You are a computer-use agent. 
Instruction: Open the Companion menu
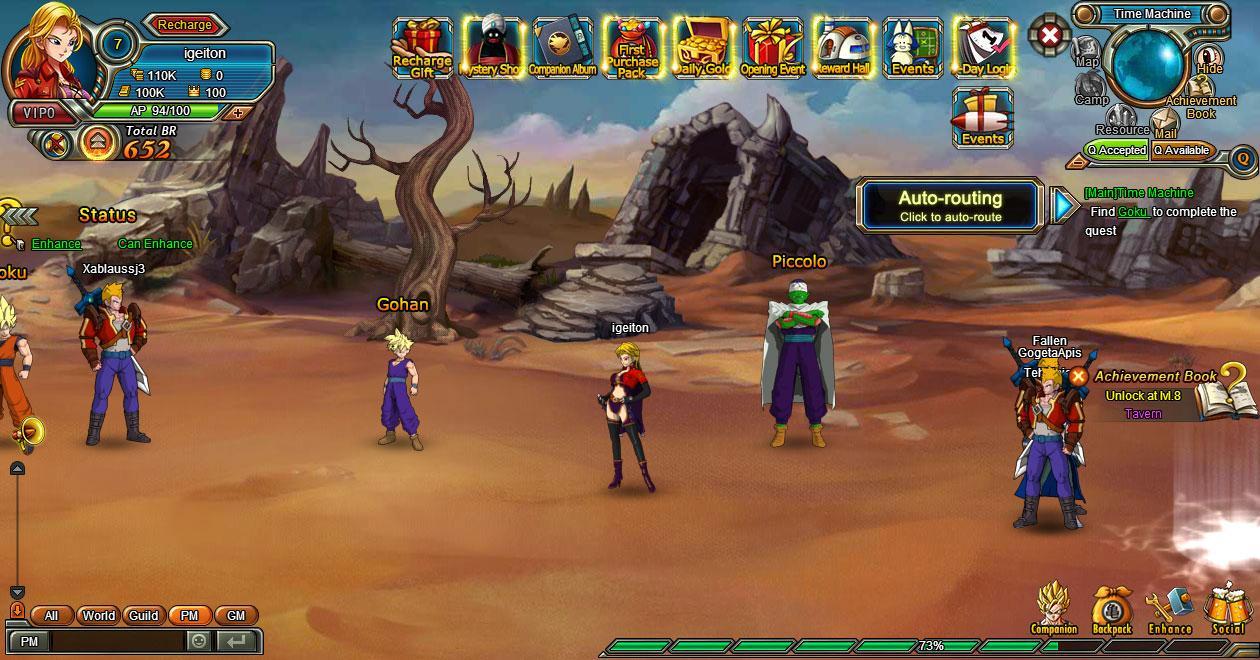click(x=1054, y=608)
